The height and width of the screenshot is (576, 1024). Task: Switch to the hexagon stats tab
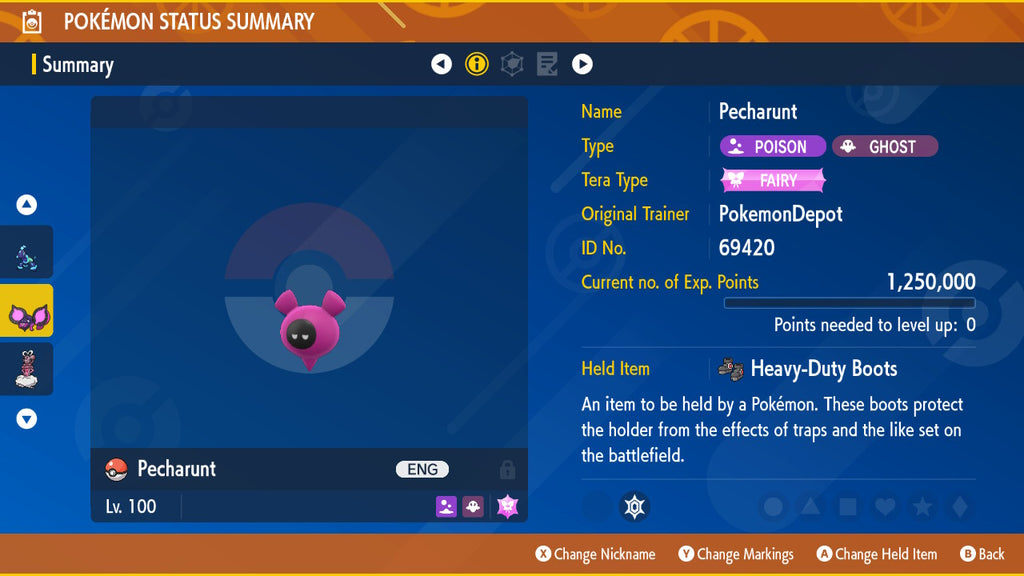(x=512, y=65)
